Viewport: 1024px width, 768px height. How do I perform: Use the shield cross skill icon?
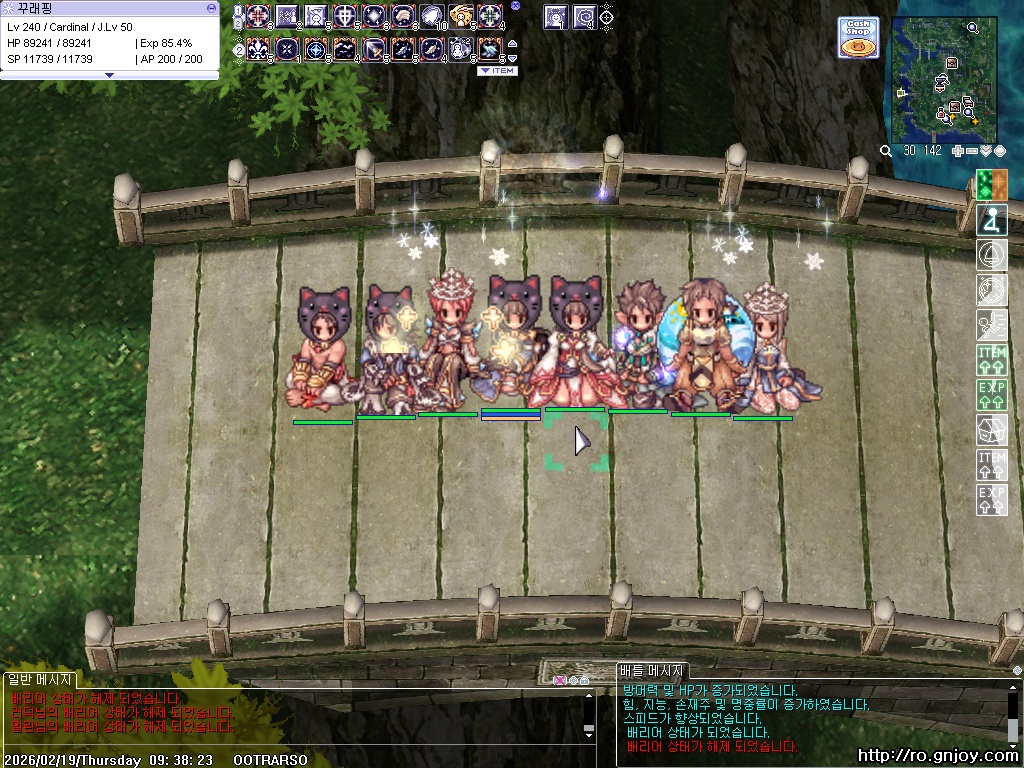[x=345, y=16]
